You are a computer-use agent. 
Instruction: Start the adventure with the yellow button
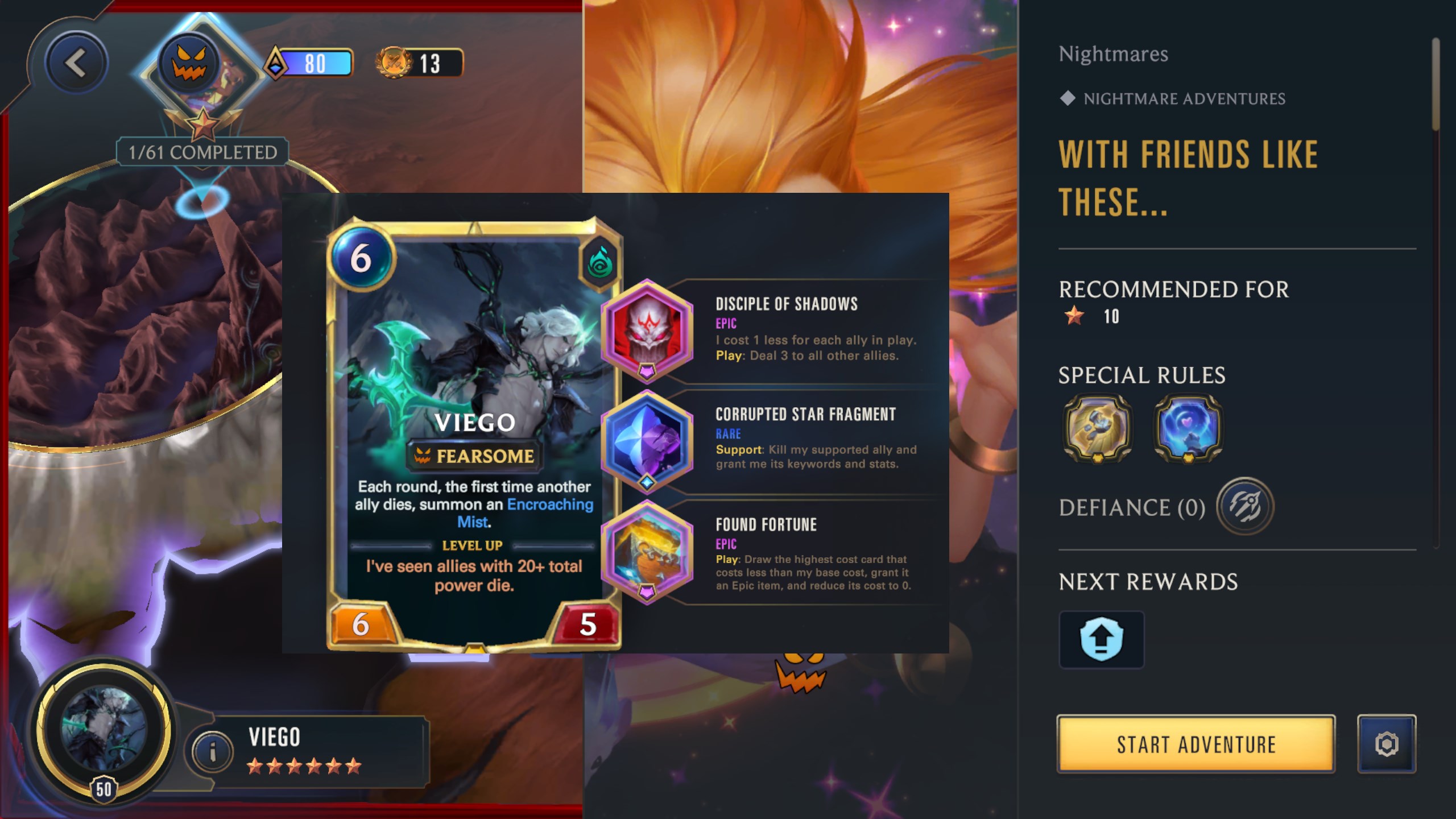pos(1196,743)
